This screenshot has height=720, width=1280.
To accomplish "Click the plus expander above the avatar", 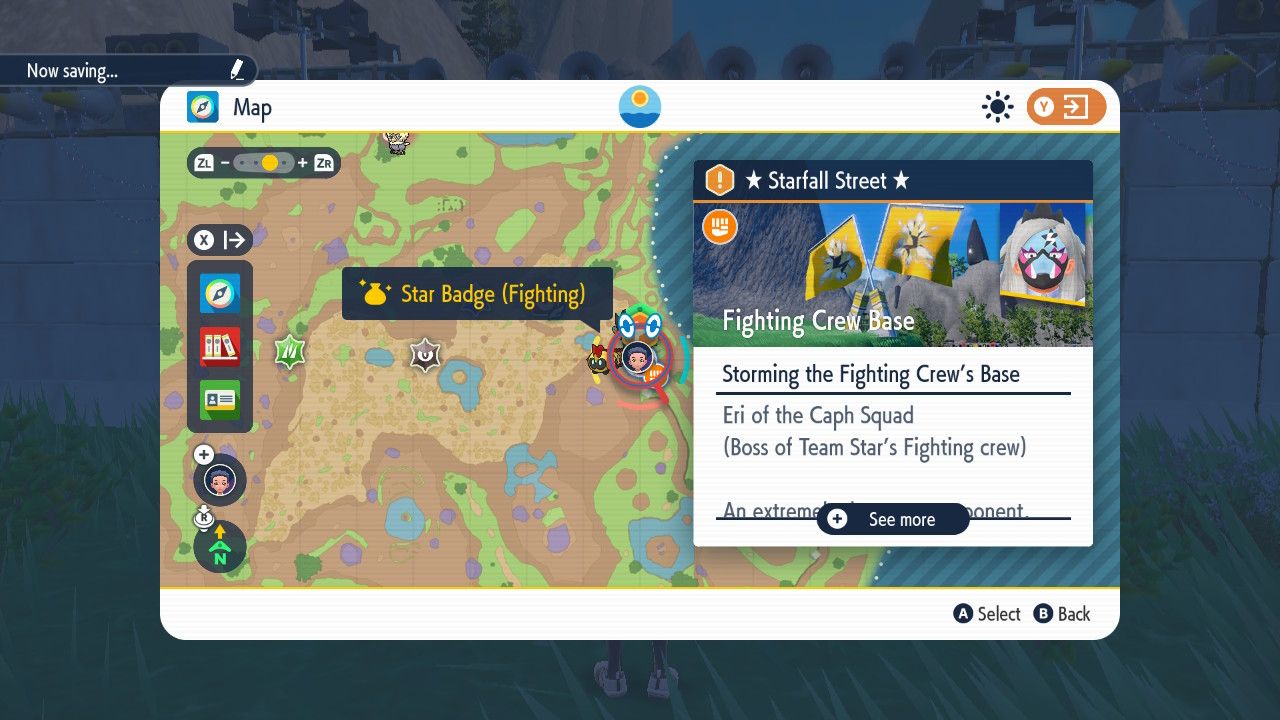I will click(x=204, y=453).
